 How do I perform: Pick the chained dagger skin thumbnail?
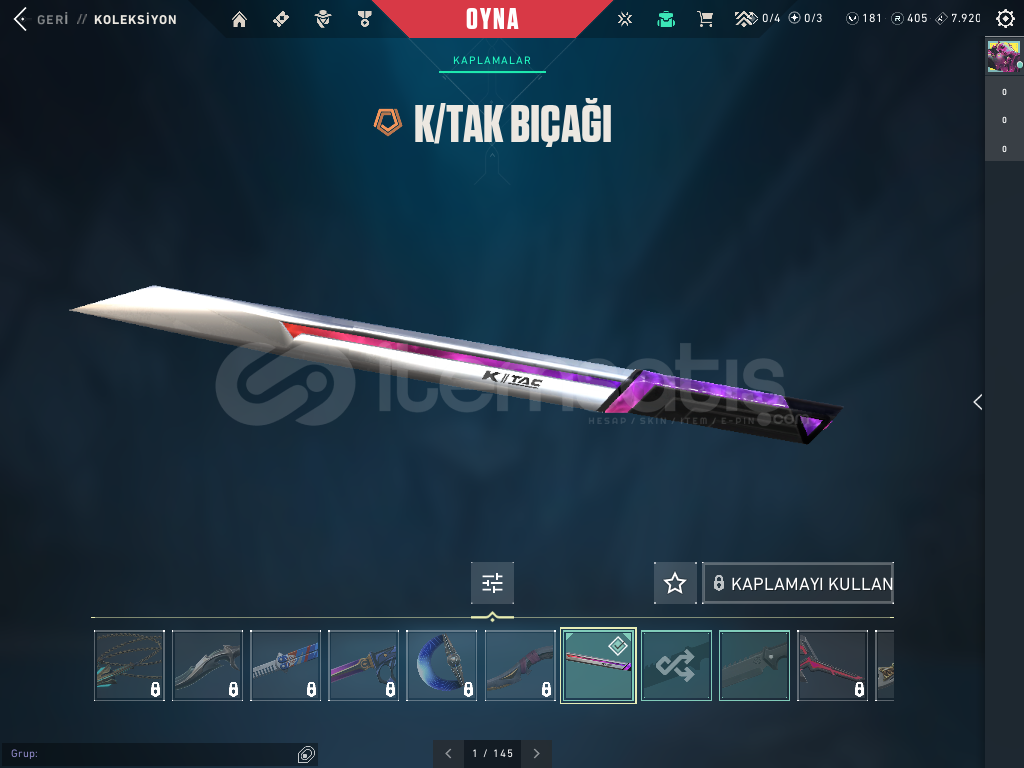pos(129,665)
